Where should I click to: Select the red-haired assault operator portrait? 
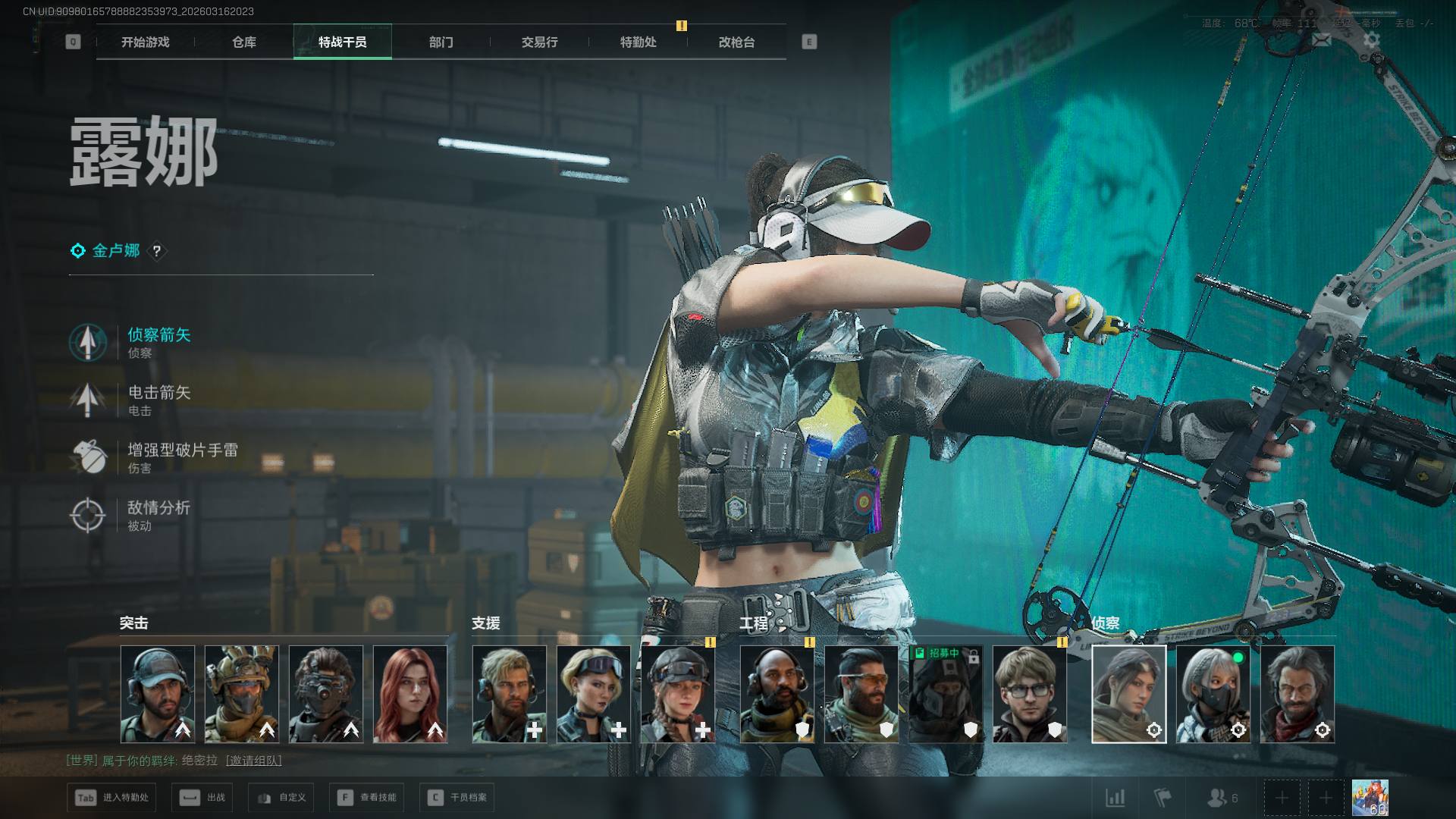(410, 694)
